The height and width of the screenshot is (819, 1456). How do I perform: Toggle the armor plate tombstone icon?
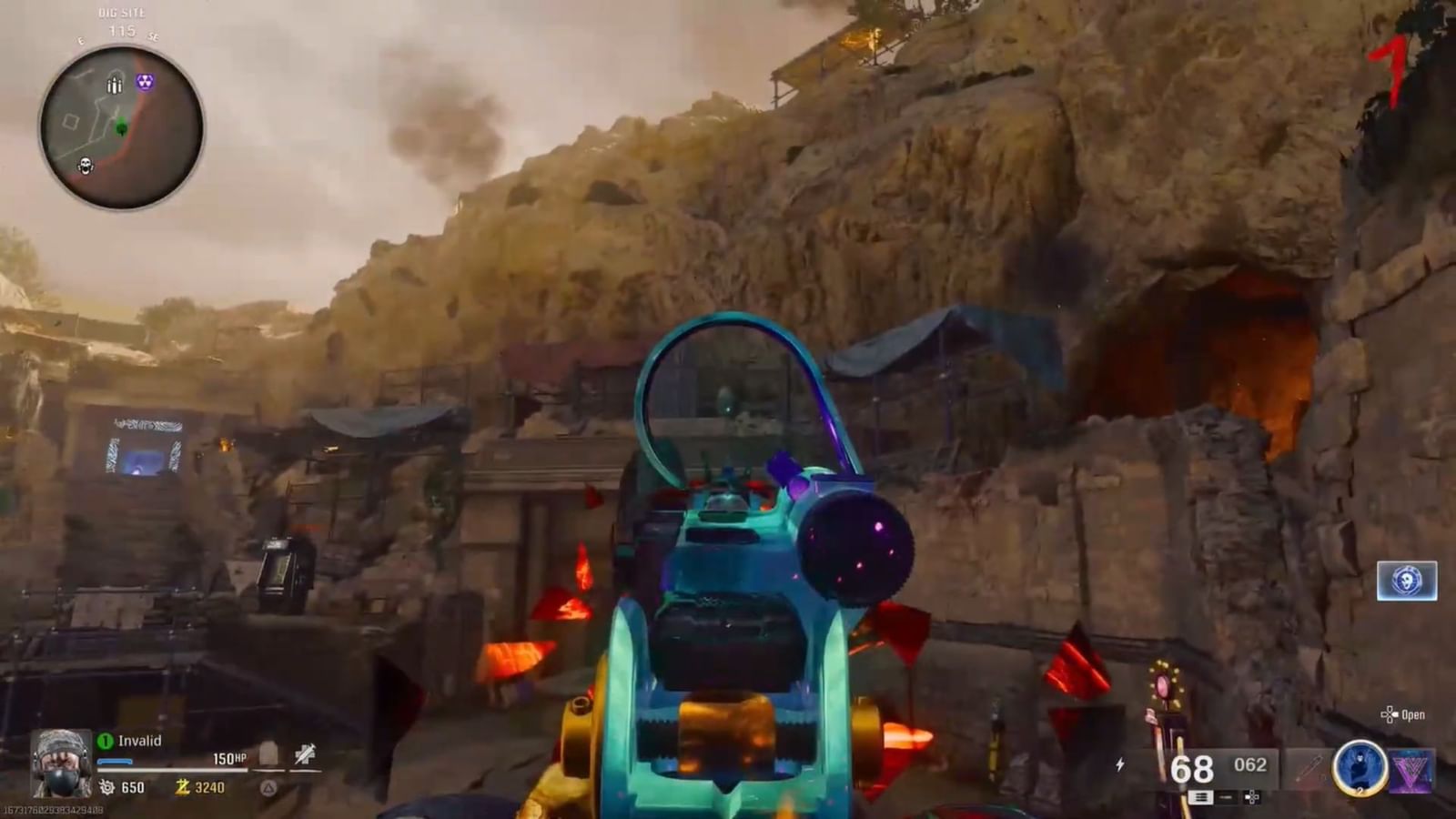pos(268,753)
